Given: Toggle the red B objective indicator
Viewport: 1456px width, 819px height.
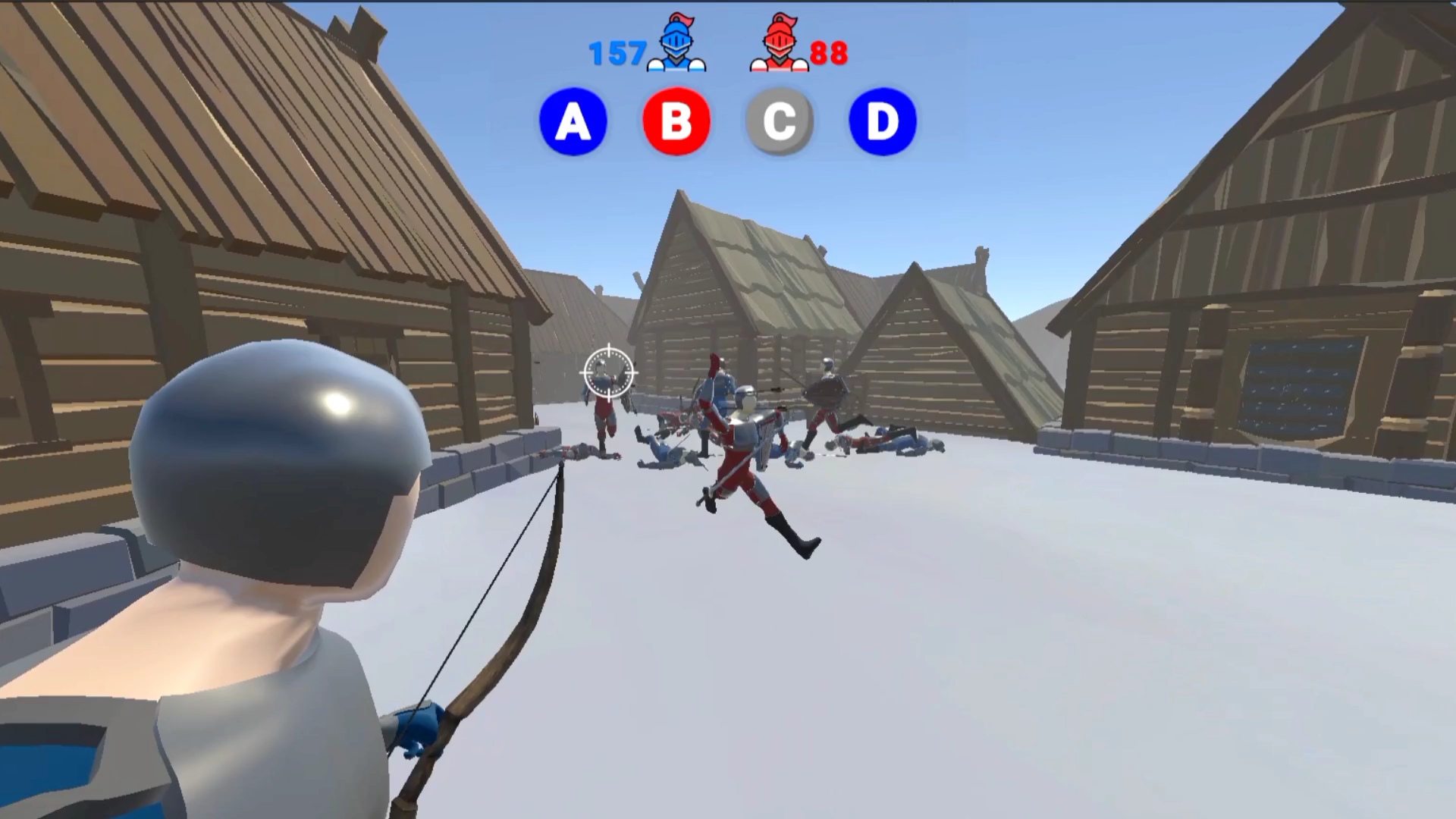Looking at the screenshot, I should 676,121.
